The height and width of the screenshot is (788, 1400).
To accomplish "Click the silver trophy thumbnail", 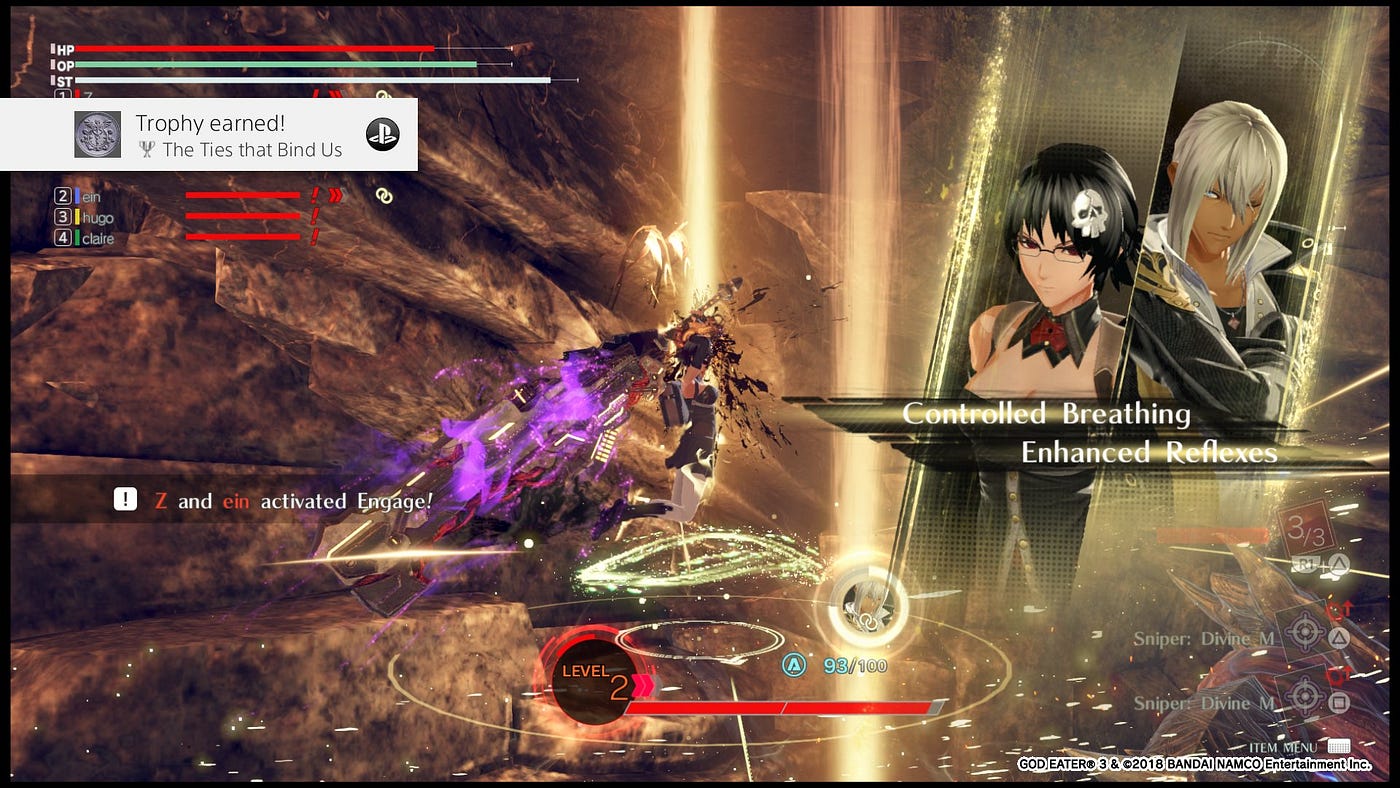I will click(x=98, y=134).
